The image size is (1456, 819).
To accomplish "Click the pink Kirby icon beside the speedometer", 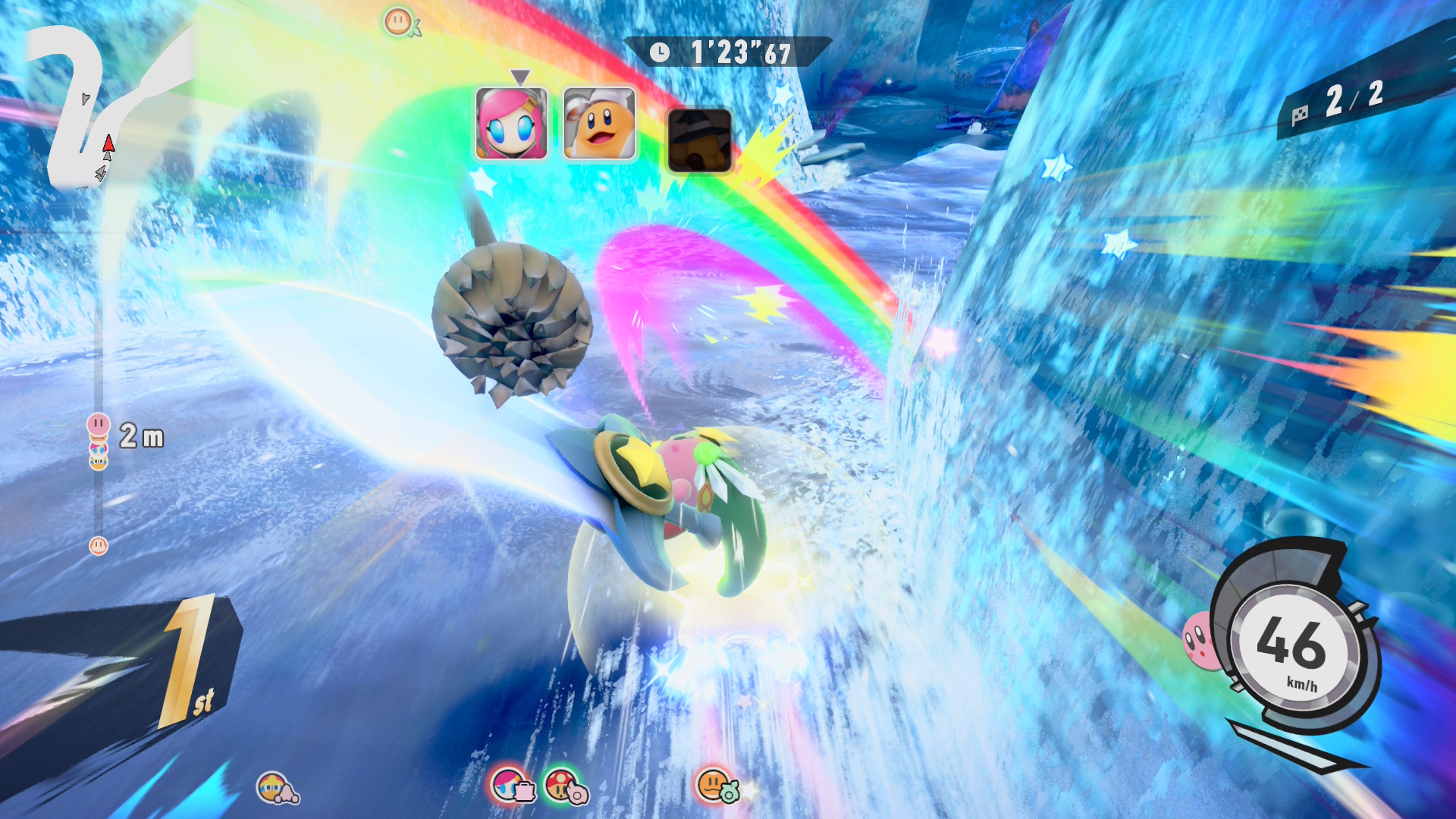I will click(1199, 640).
